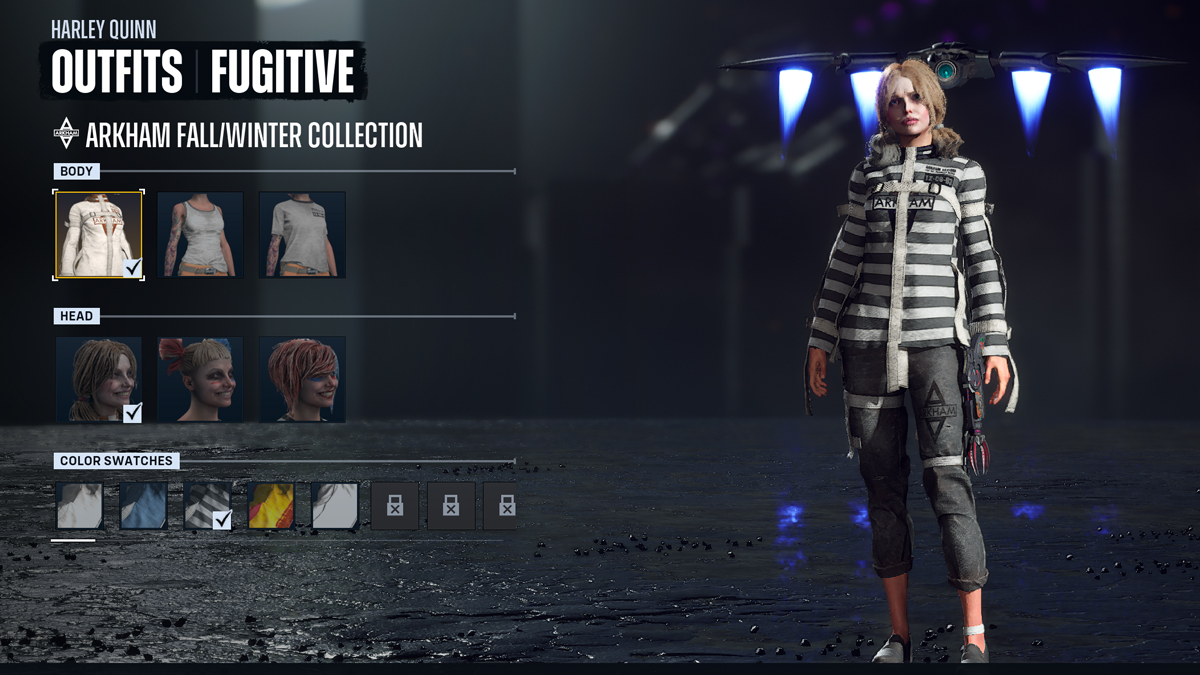The height and width of the screenshot is (675, 1200).
Task: Pick the light gray color swatch
Action: [335, 505]
